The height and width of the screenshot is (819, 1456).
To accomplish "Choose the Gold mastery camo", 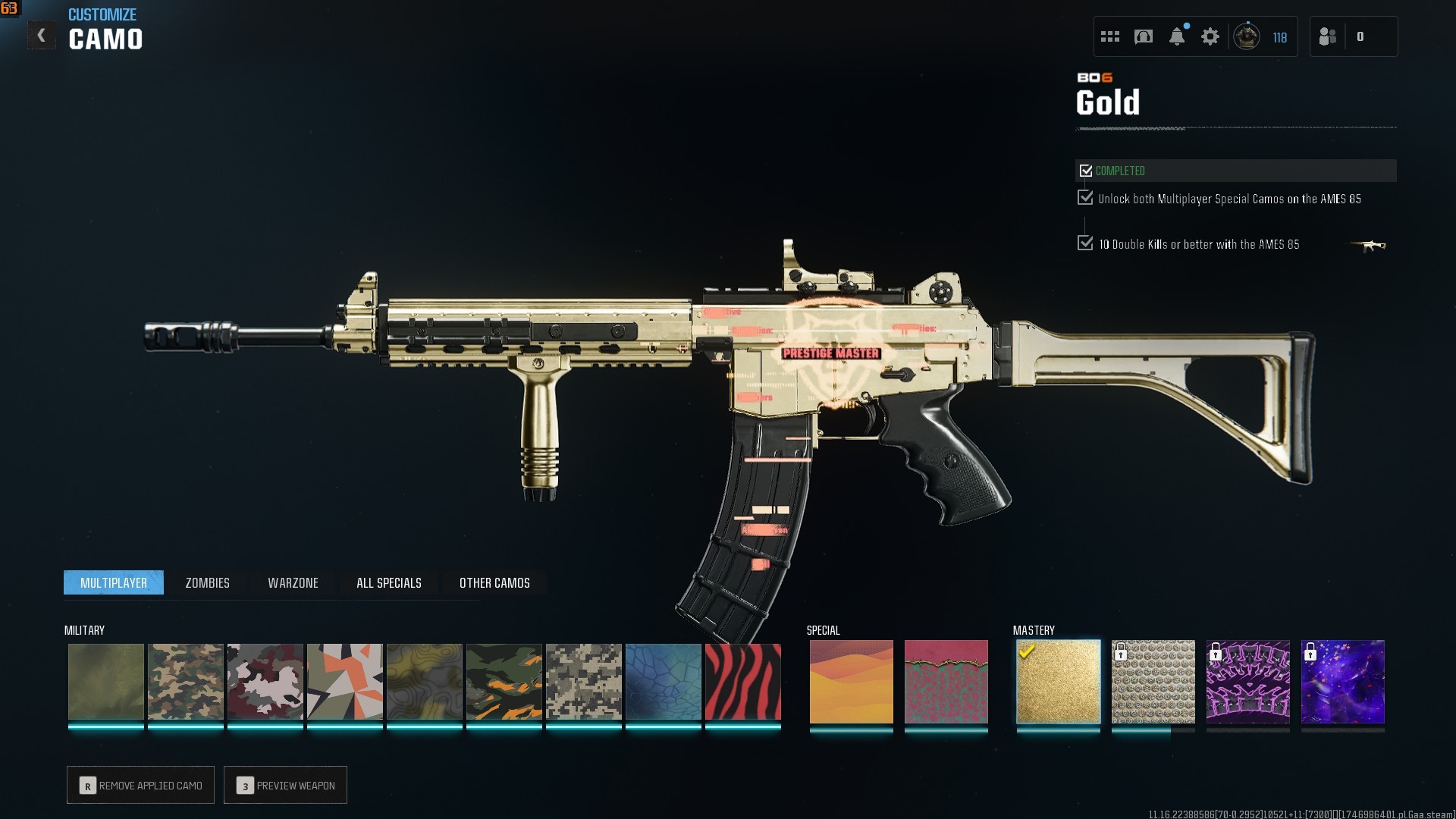I will [1058, 682].
